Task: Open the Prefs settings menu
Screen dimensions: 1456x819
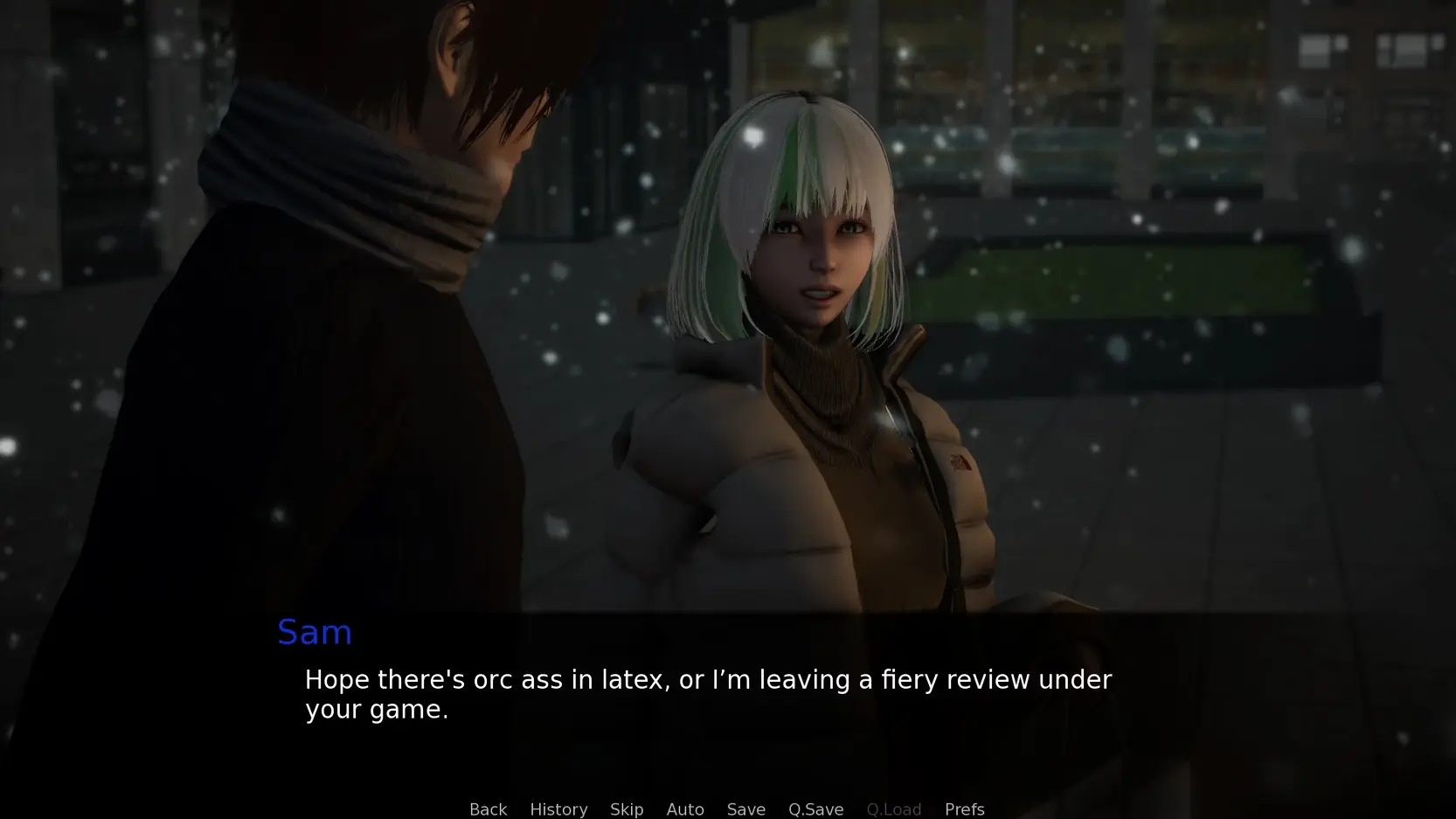Action: (964, 809)
